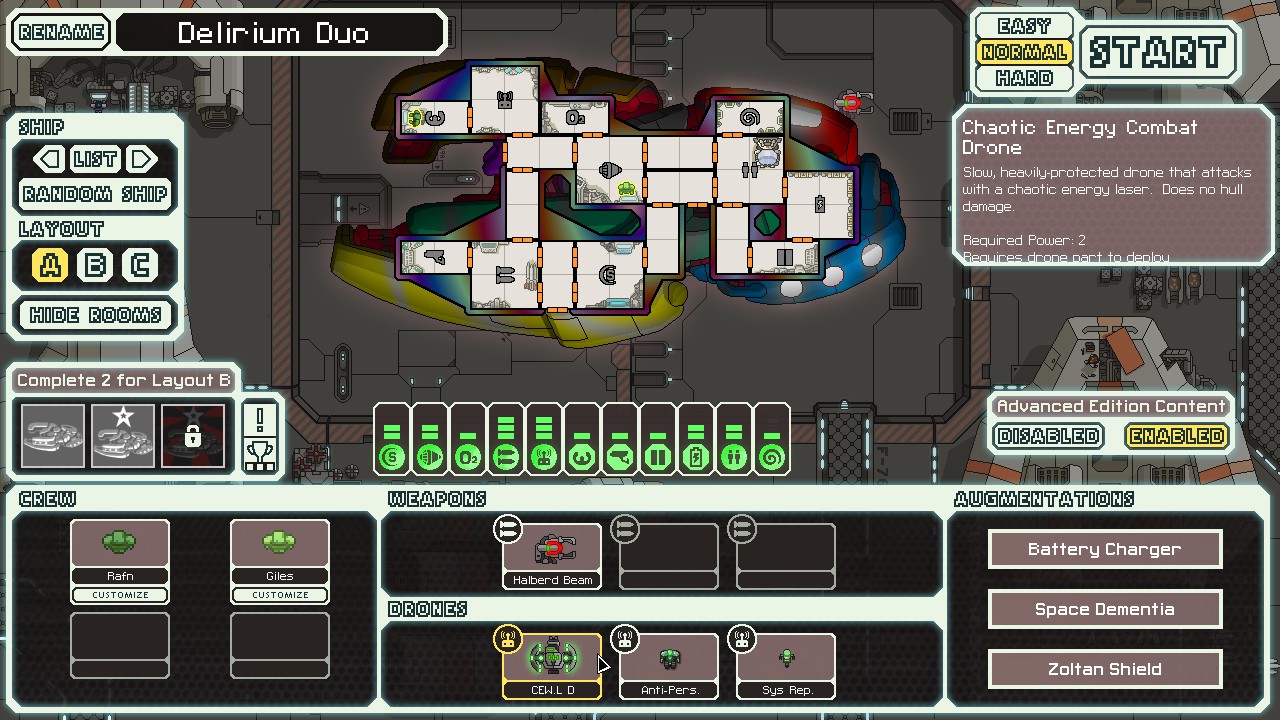
Task: Switch to ship layout C
Action: click(x=140, y=265)
